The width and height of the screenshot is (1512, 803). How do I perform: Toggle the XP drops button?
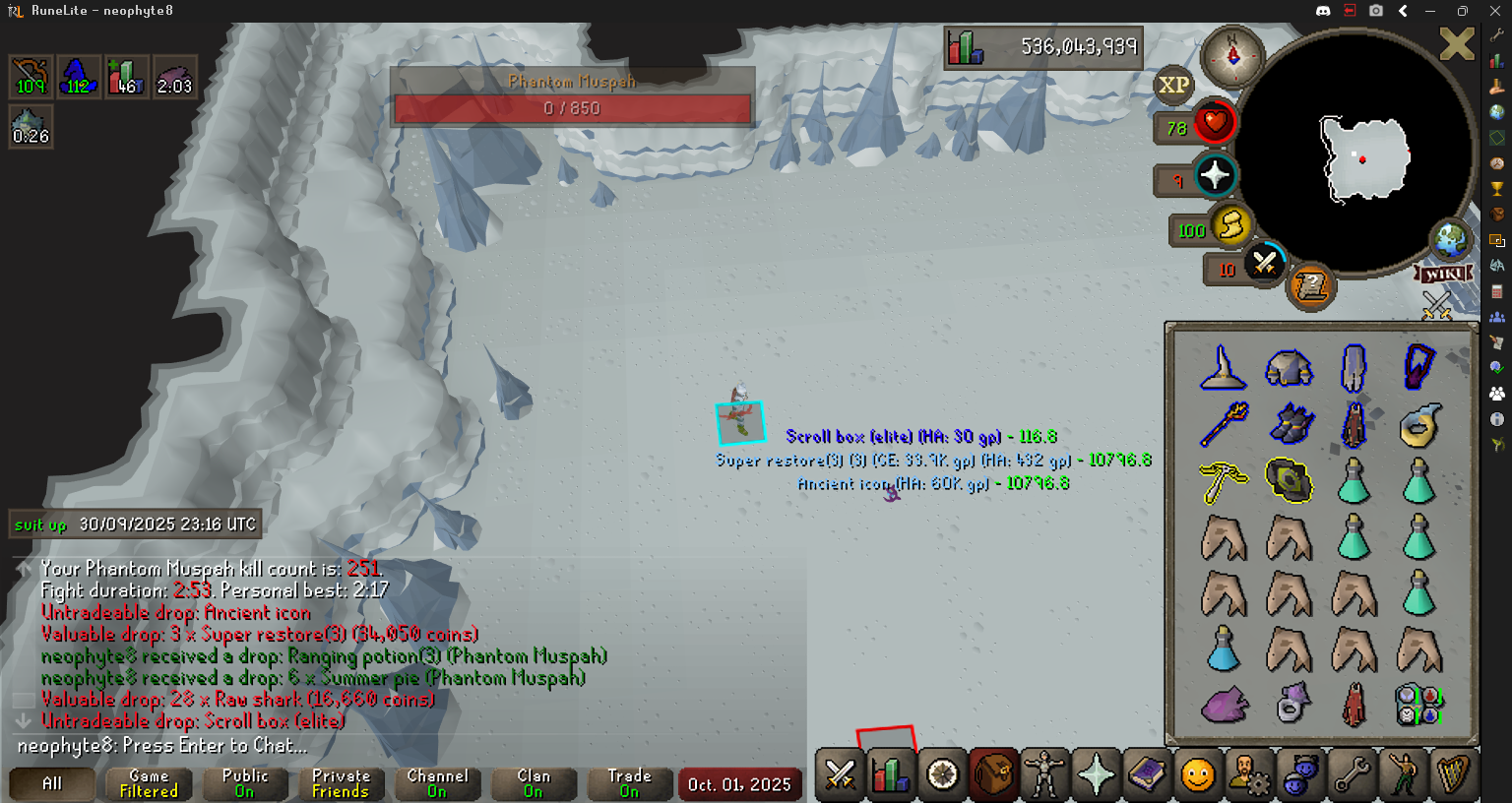tap(1172, 86)
